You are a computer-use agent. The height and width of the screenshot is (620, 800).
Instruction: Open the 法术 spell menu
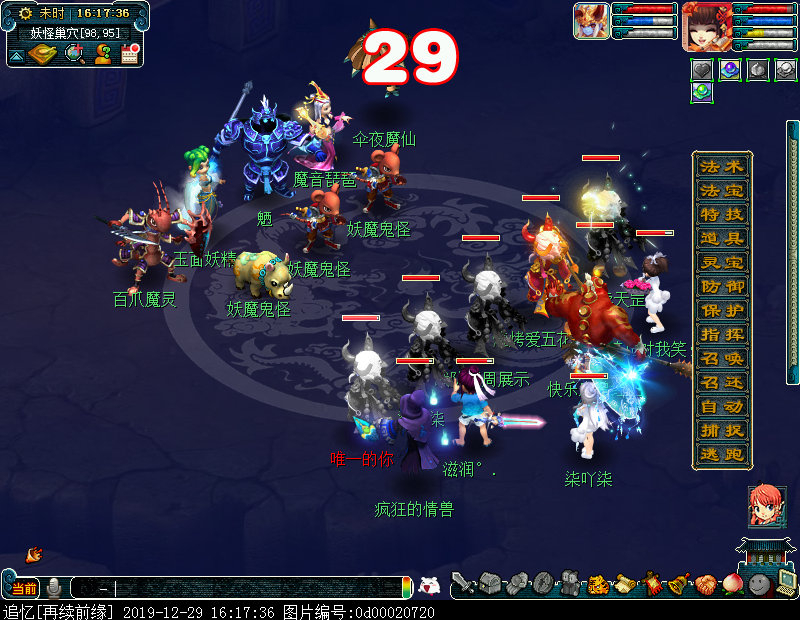[721, 167]
